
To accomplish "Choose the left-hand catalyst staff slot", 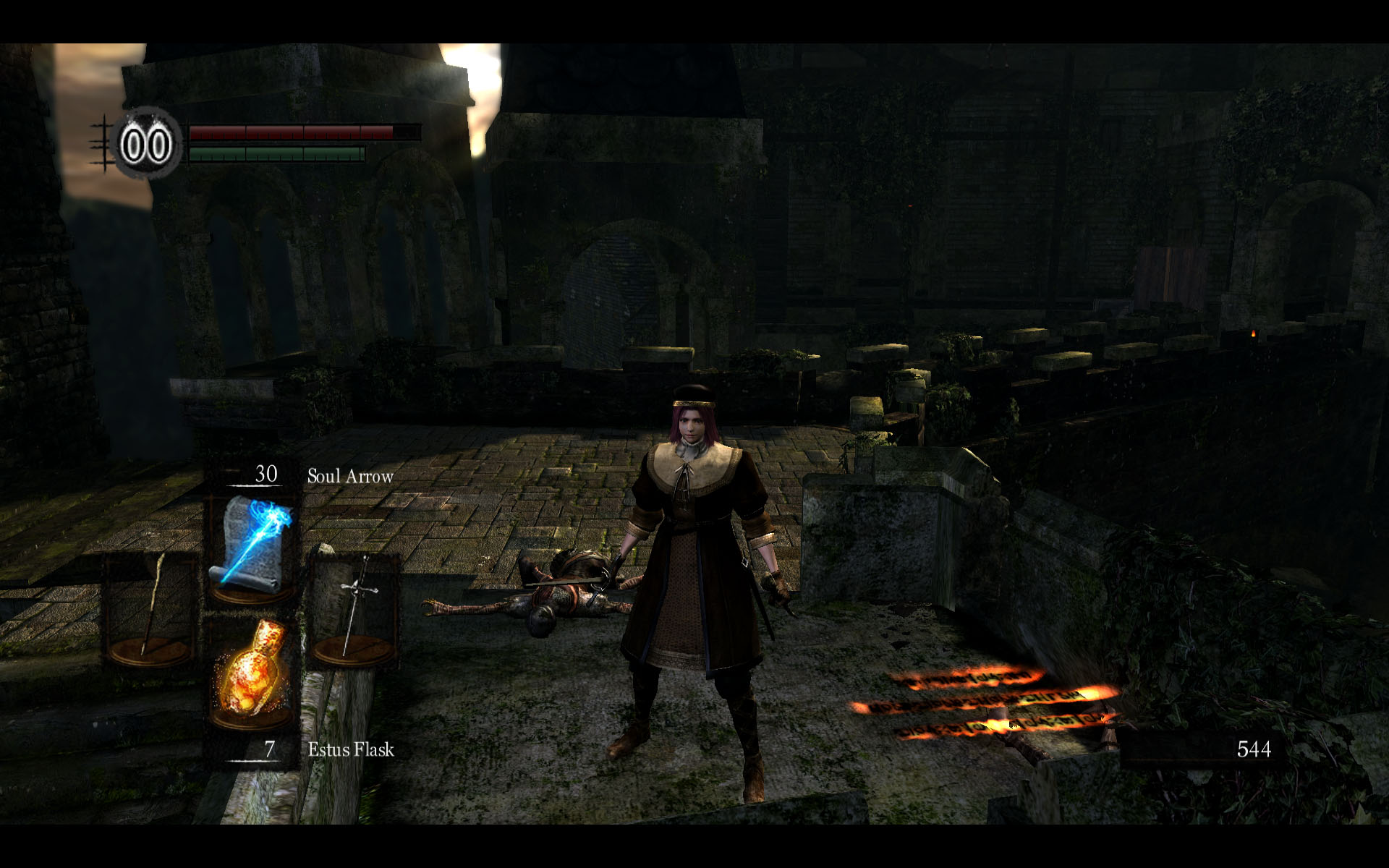I will tap(151, 611).
